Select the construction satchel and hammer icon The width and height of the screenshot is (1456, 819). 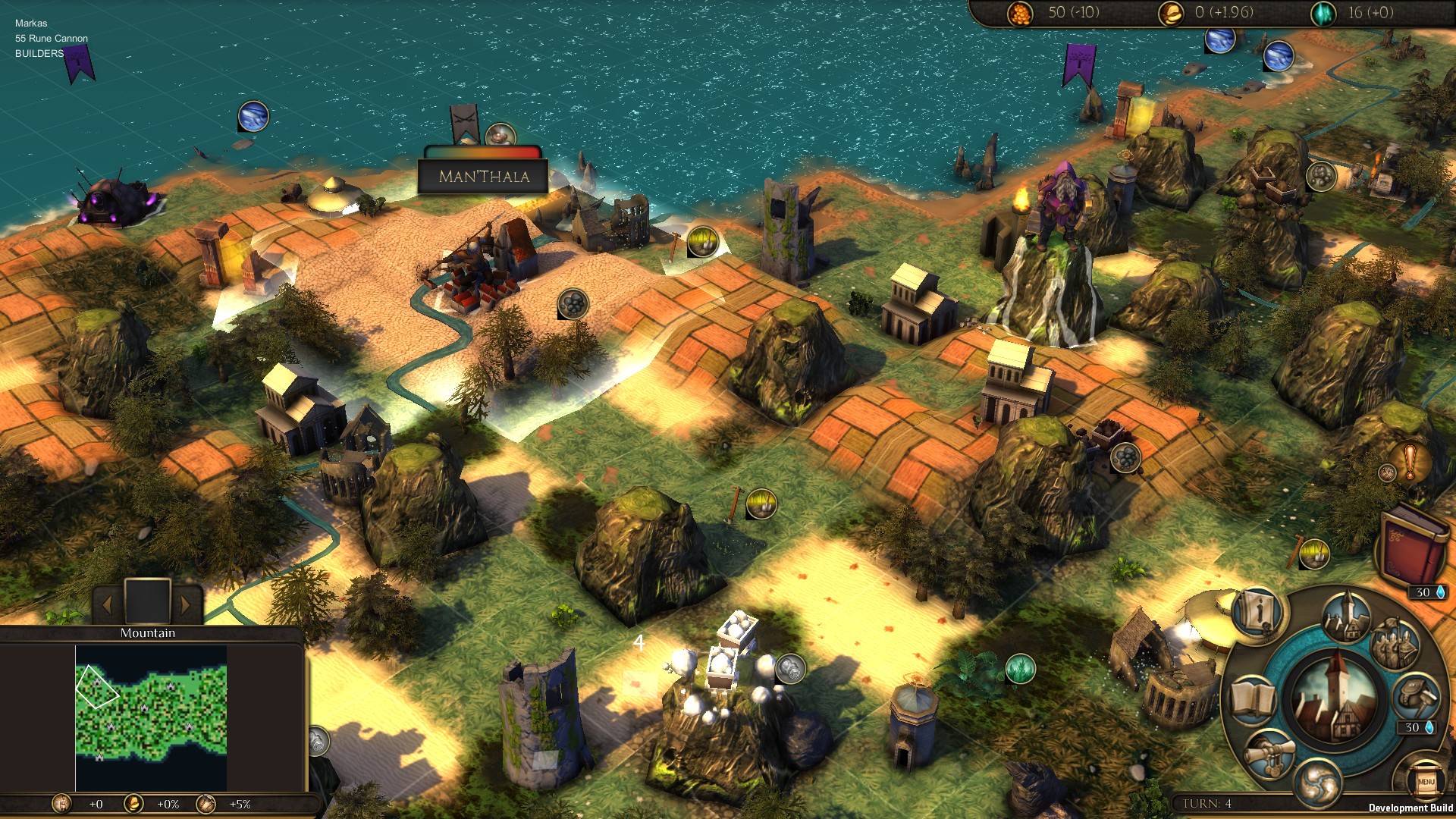click(1415, 697)
